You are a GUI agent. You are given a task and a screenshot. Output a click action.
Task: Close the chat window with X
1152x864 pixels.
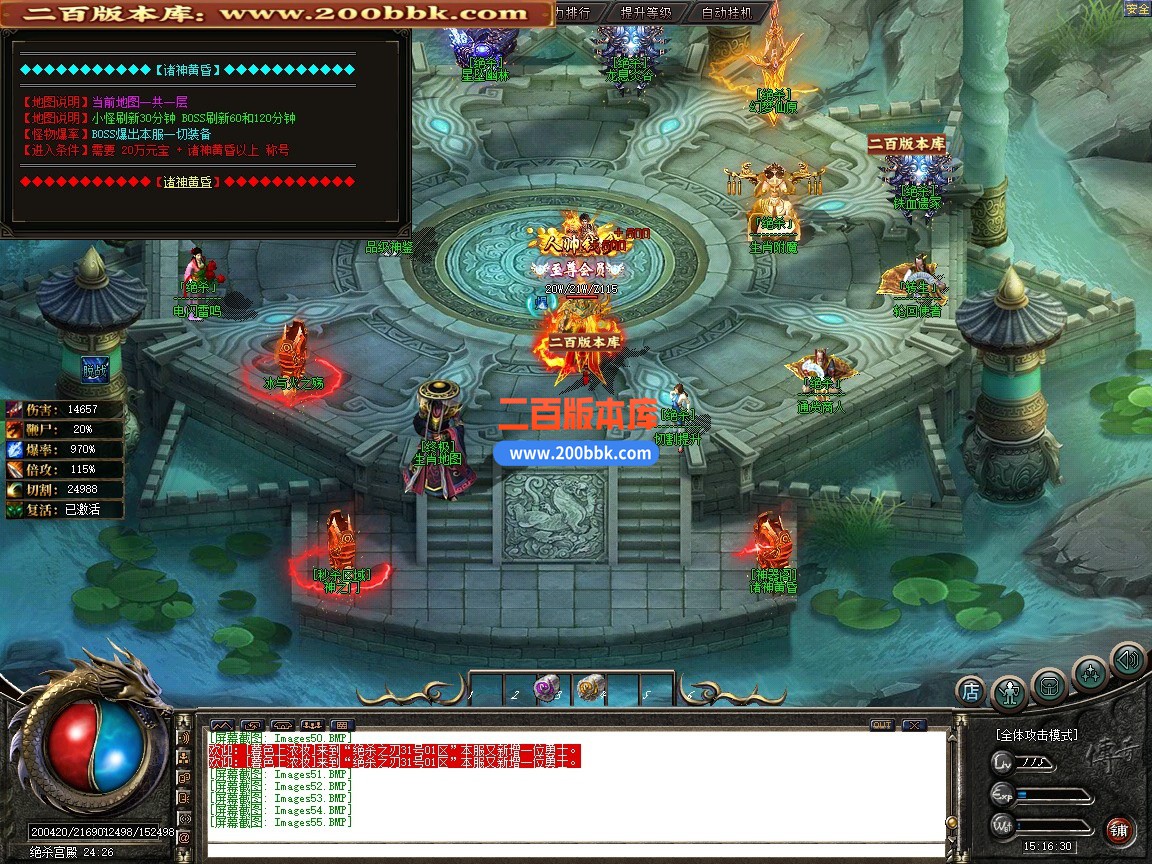tap(913, 725)
